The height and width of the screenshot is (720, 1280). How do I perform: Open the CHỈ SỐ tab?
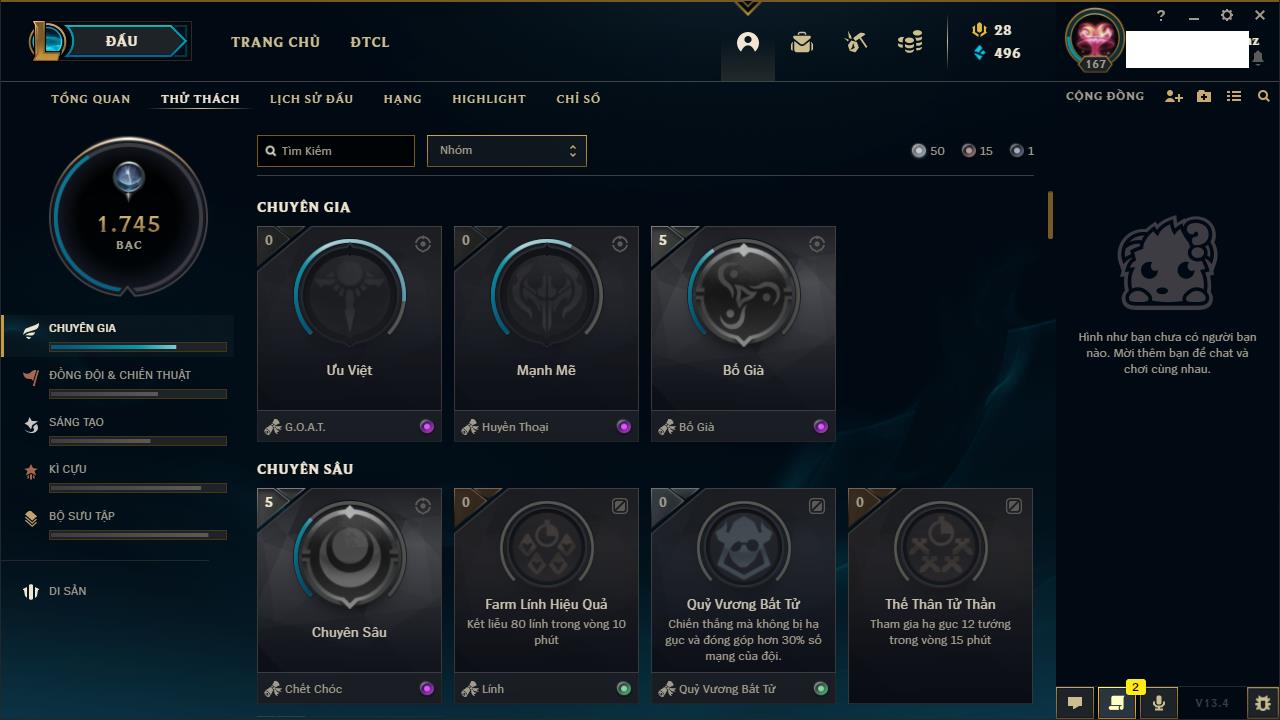pos(578,99)
